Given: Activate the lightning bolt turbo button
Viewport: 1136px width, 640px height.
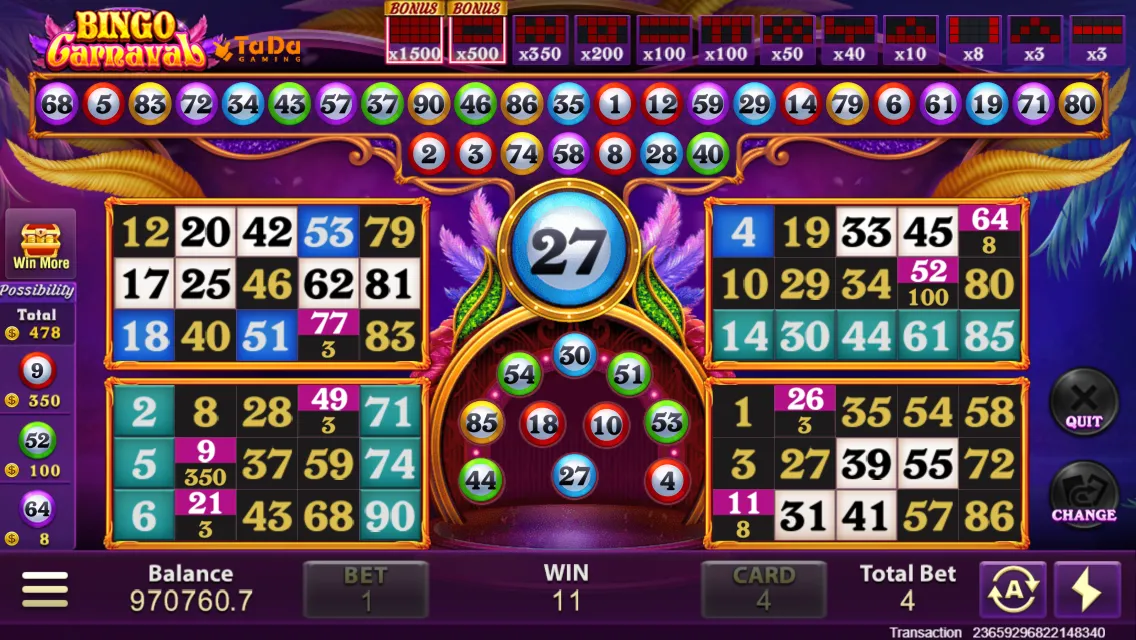Looking at the screenshot, I should [x=1086, y=590].
